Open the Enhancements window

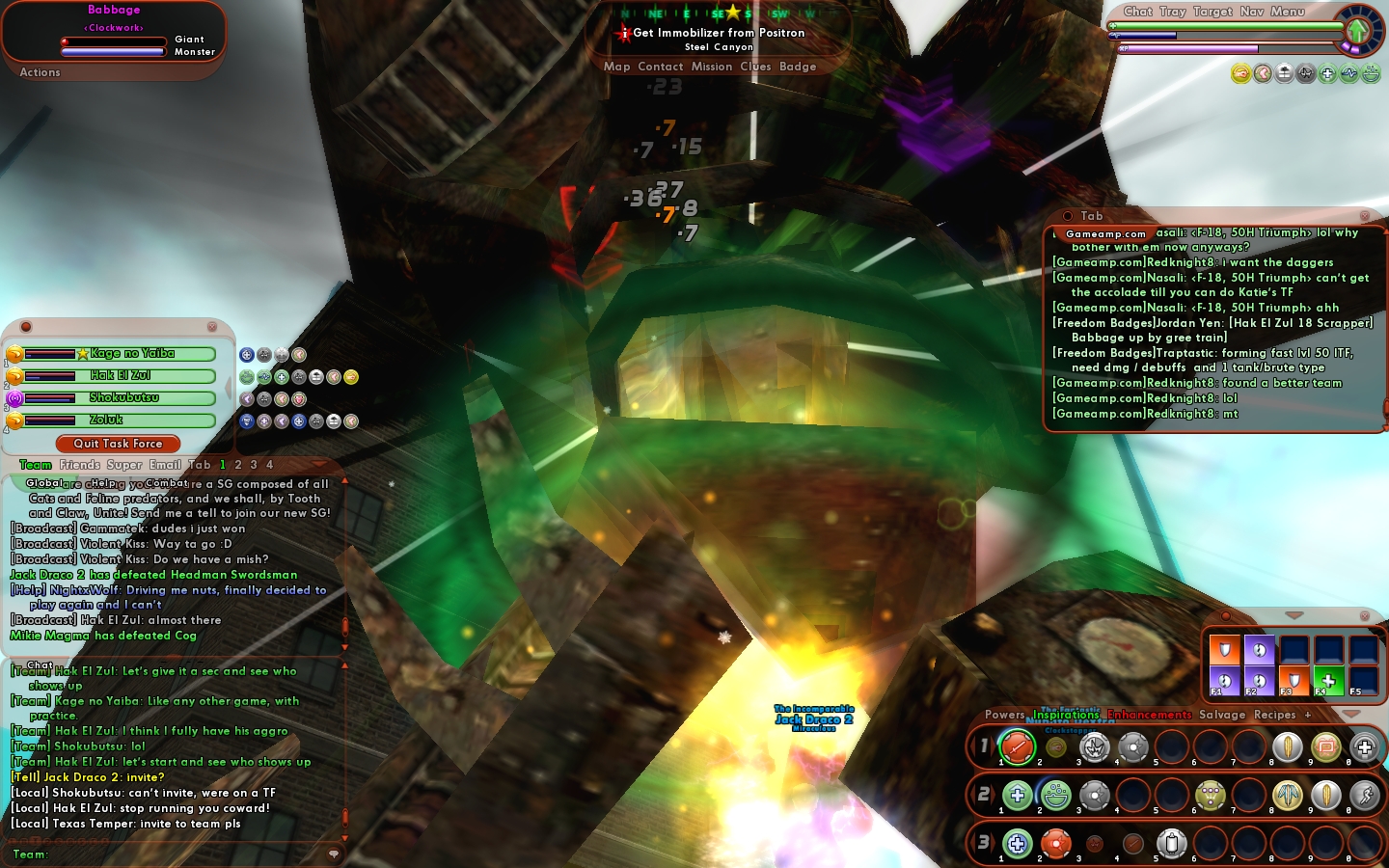(x=1149, y=715)
